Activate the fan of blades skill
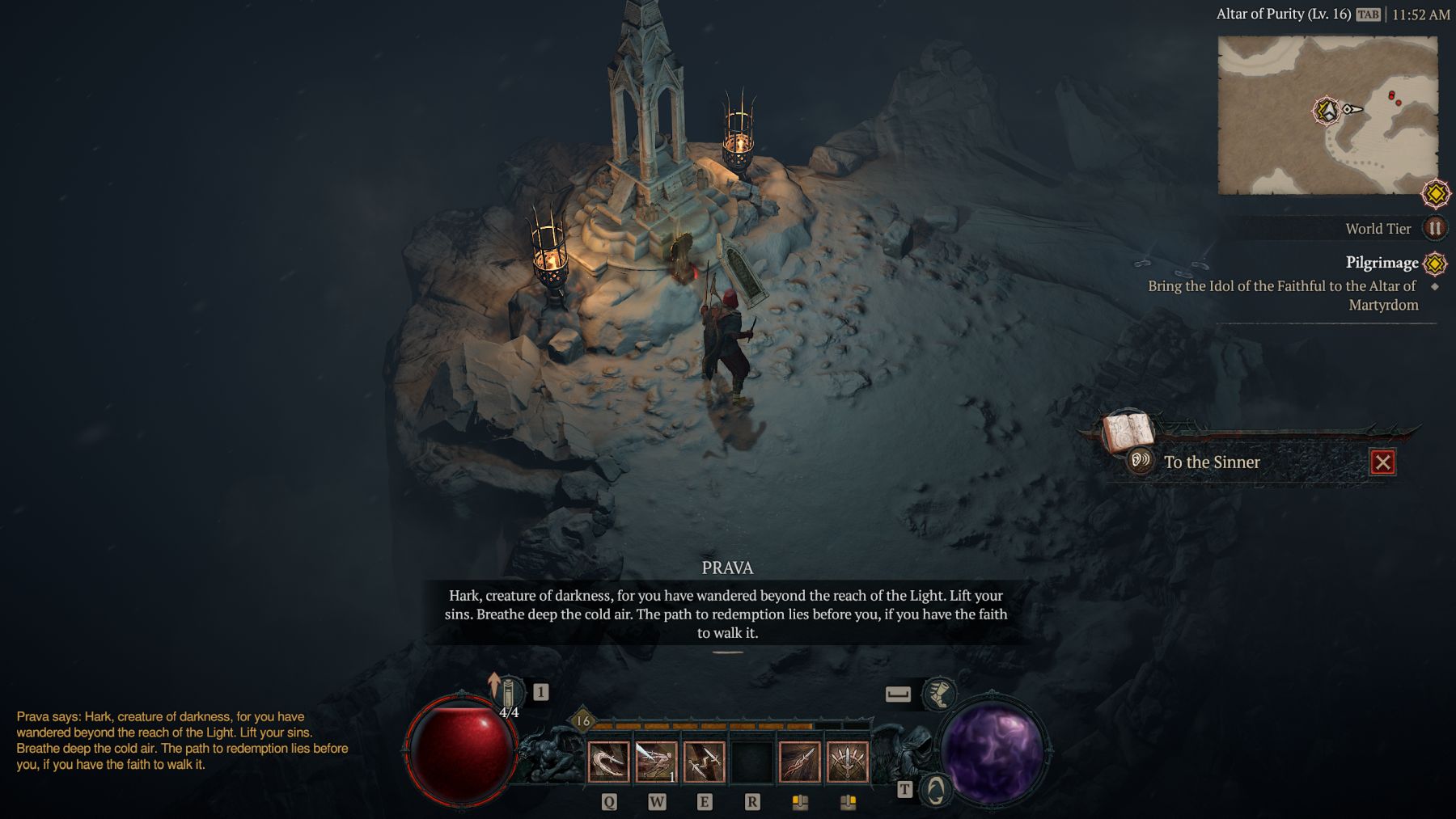 pyautogui.click(x=847, y=762)
